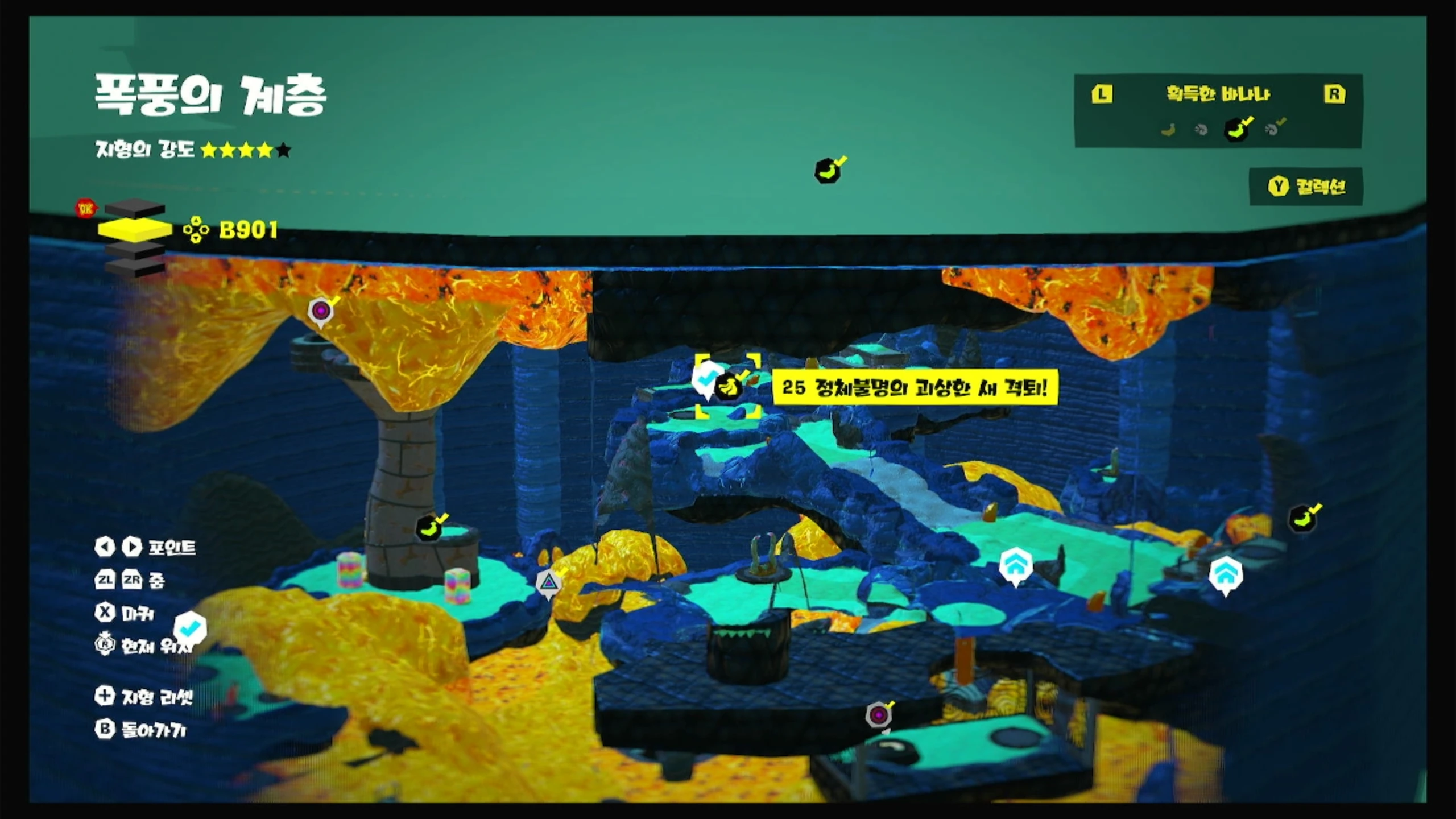This screenshot has width=1456, height=819.
Task: Switch to the topmost dark layer slab
Action: point(135,208)
